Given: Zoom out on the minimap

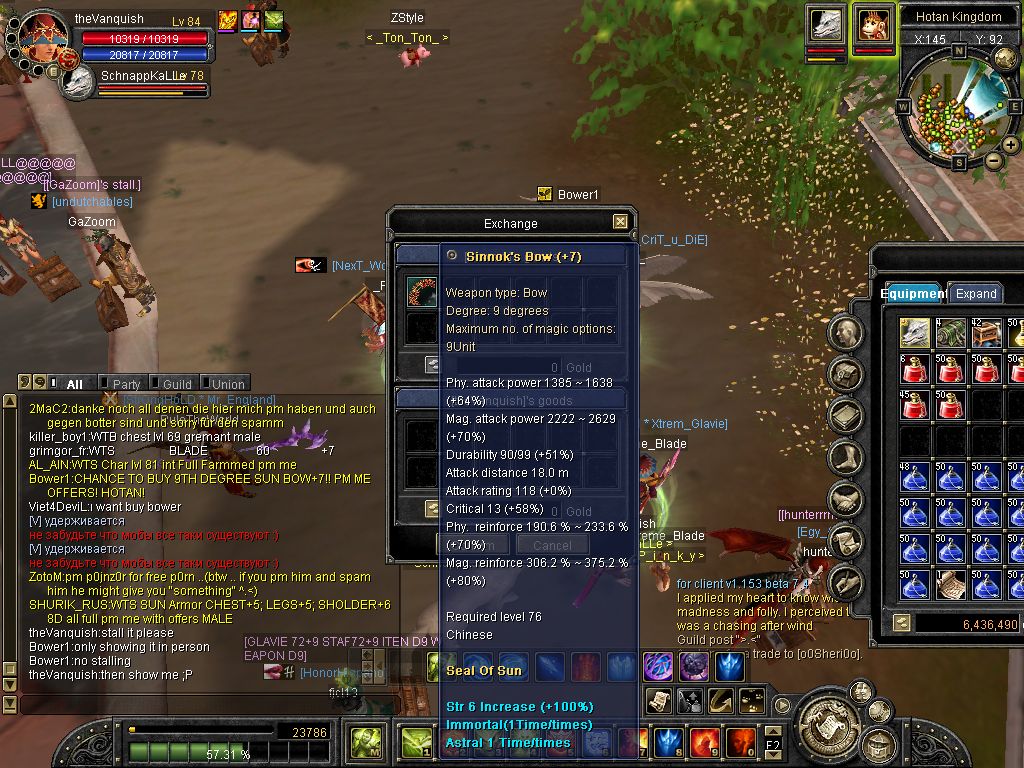Looking at the screenshot, I should 994,160.
